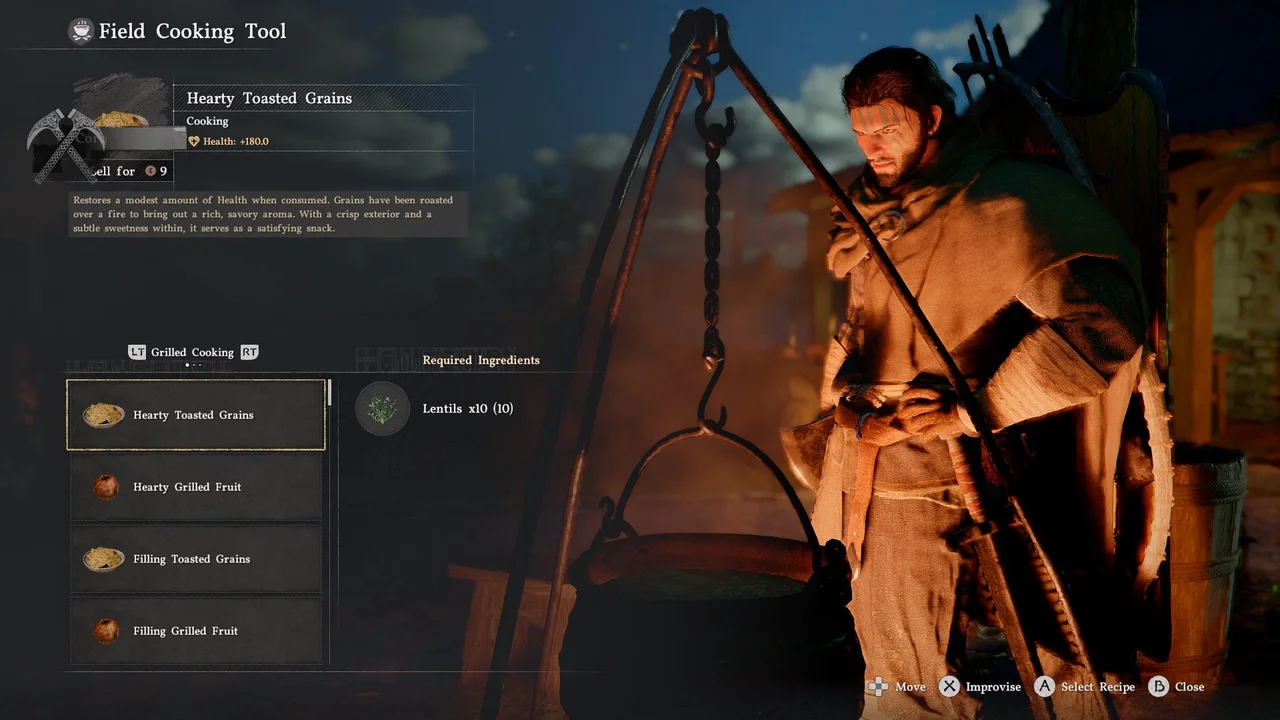Image resolution: width=1280 pixels, height=720 pixels.
Task: Choose the Hearty Grilled Fruit recipe
Action: pos(196,487)
